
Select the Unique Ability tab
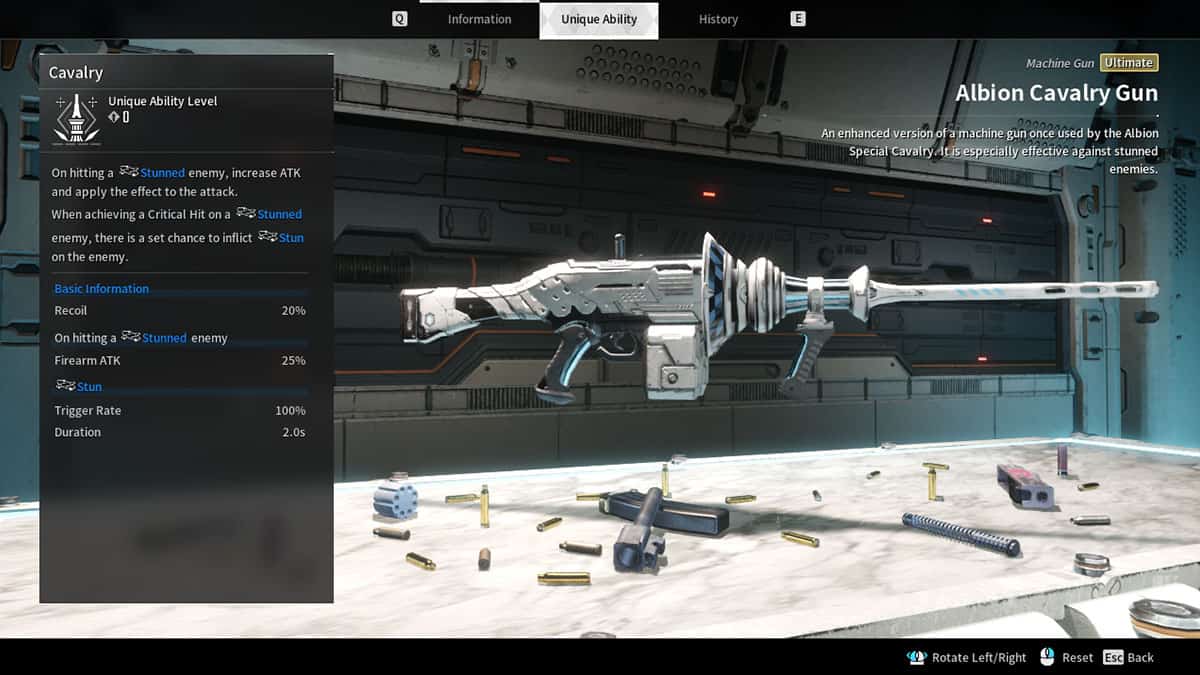tap(599, 20)
